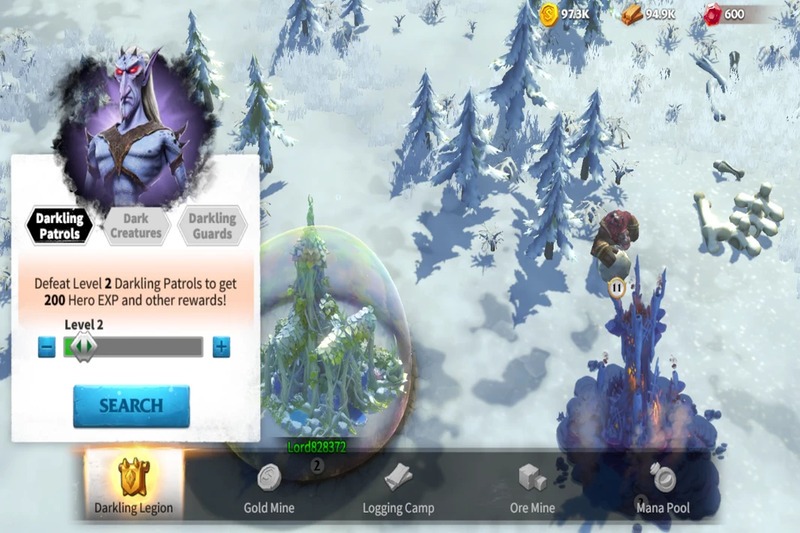Select the Darkling Legion category
The height and width of the screenshot is (533, 800).
pyautogui.click(x=134, y=487)
